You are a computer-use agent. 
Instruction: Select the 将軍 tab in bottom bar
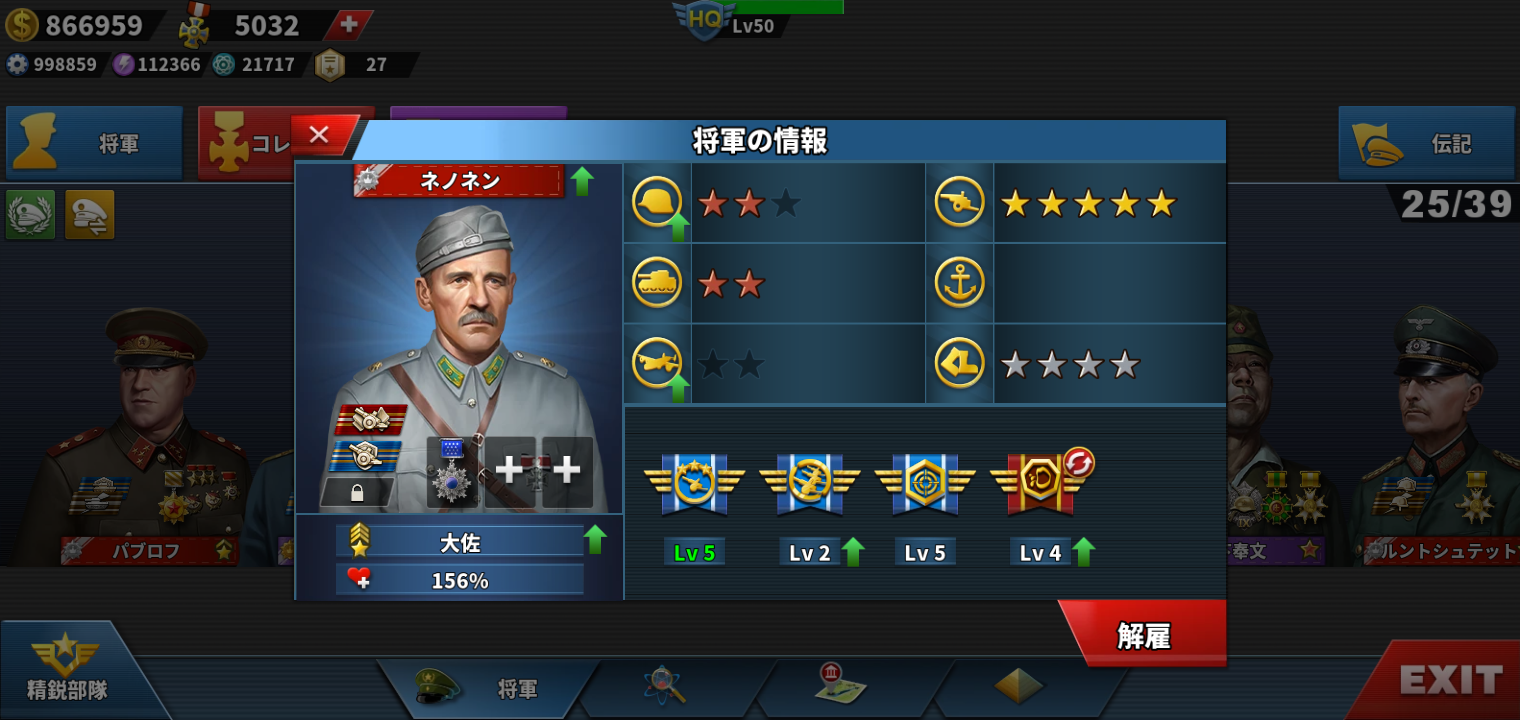(x=490, y=688)
